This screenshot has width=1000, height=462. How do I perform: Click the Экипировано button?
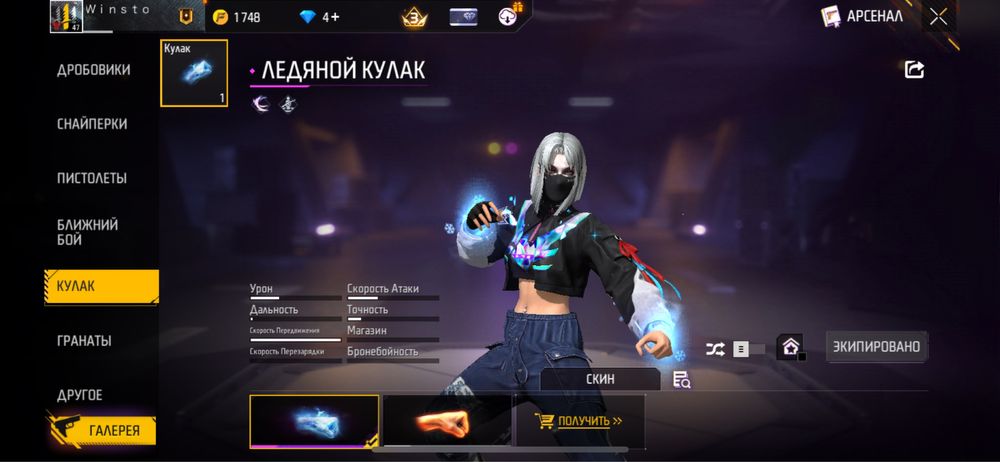point(876,347)
